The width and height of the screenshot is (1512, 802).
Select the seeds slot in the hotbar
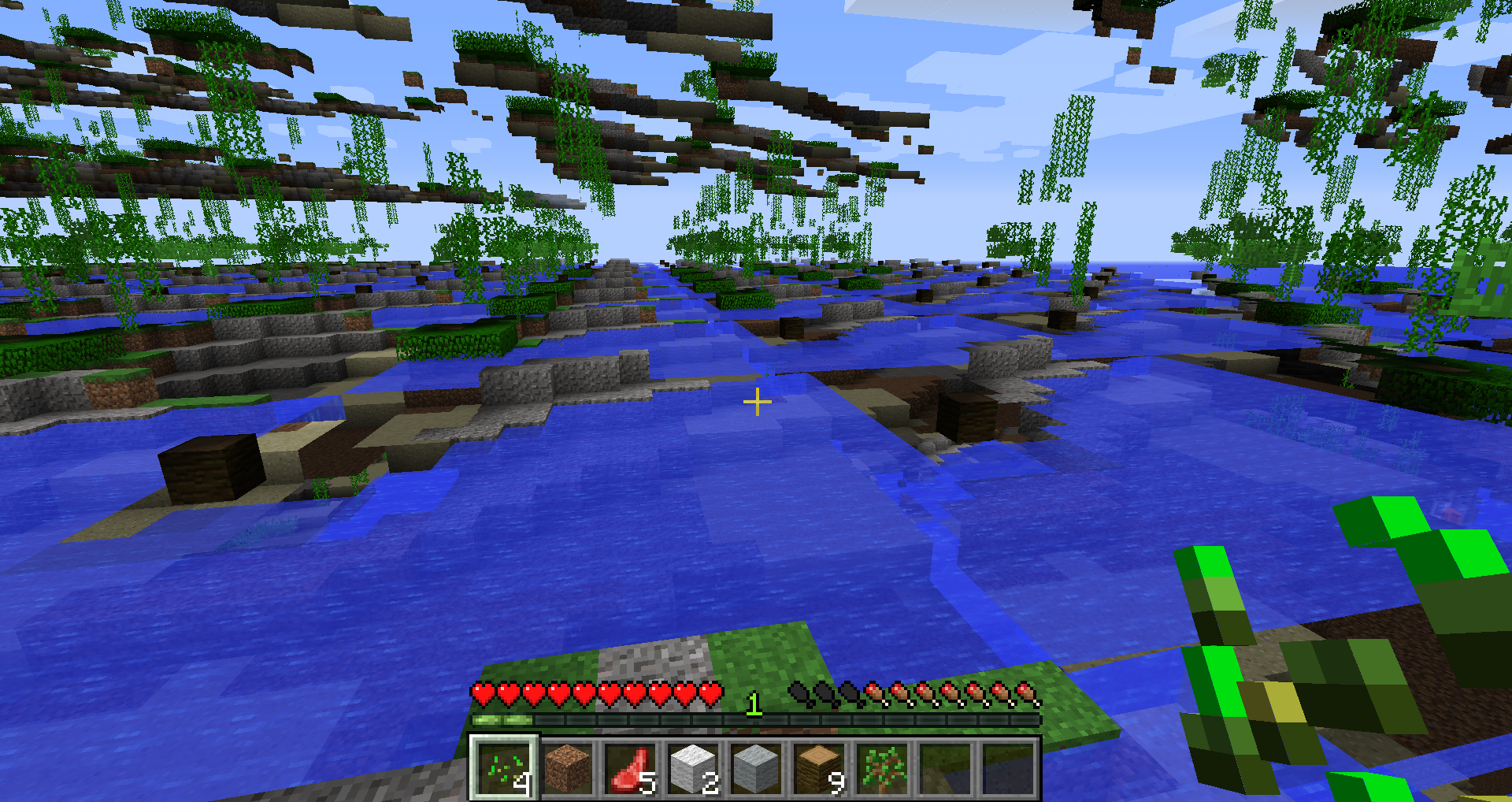(x=504, y=768)
